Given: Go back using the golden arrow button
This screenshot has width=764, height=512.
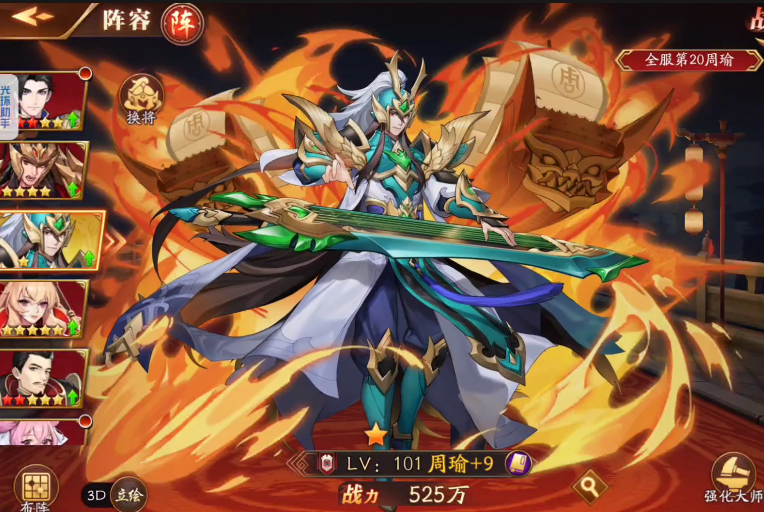Looking at the screenshot, I should pos(33,17).
